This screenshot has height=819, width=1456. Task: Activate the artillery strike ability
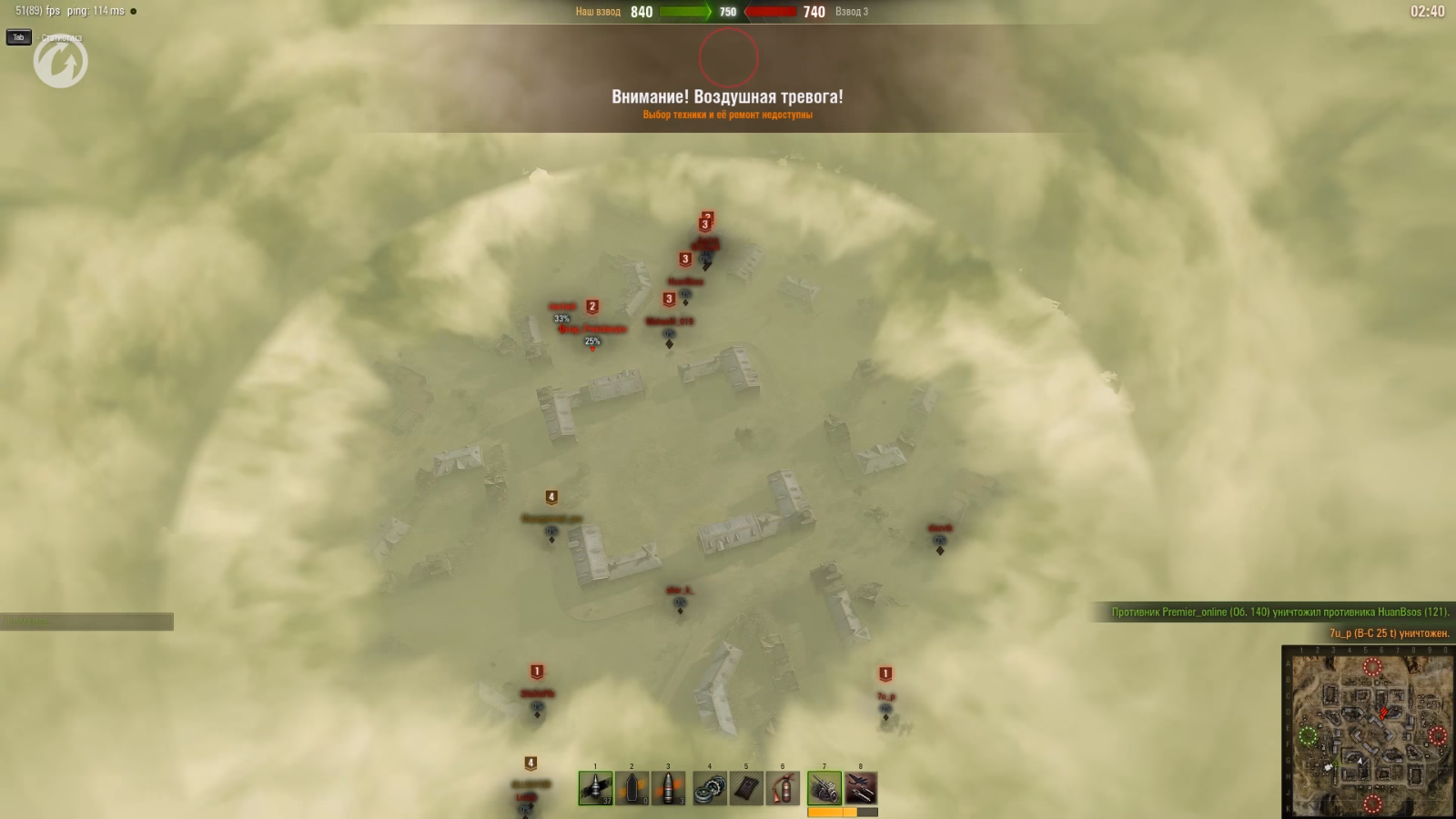tap(824, 788)
